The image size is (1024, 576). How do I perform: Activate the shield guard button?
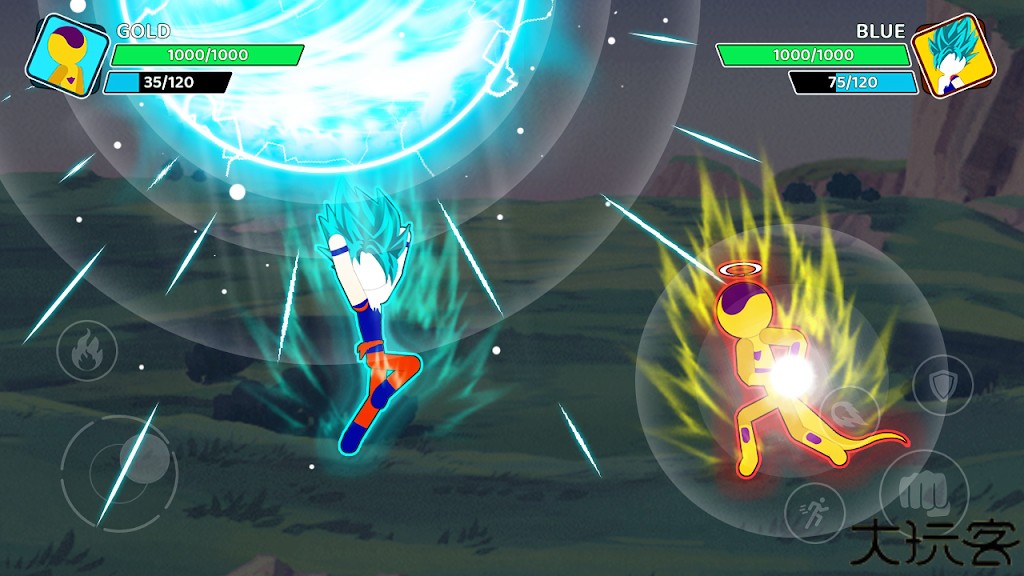pyautogui.click(x=942, y=386)
